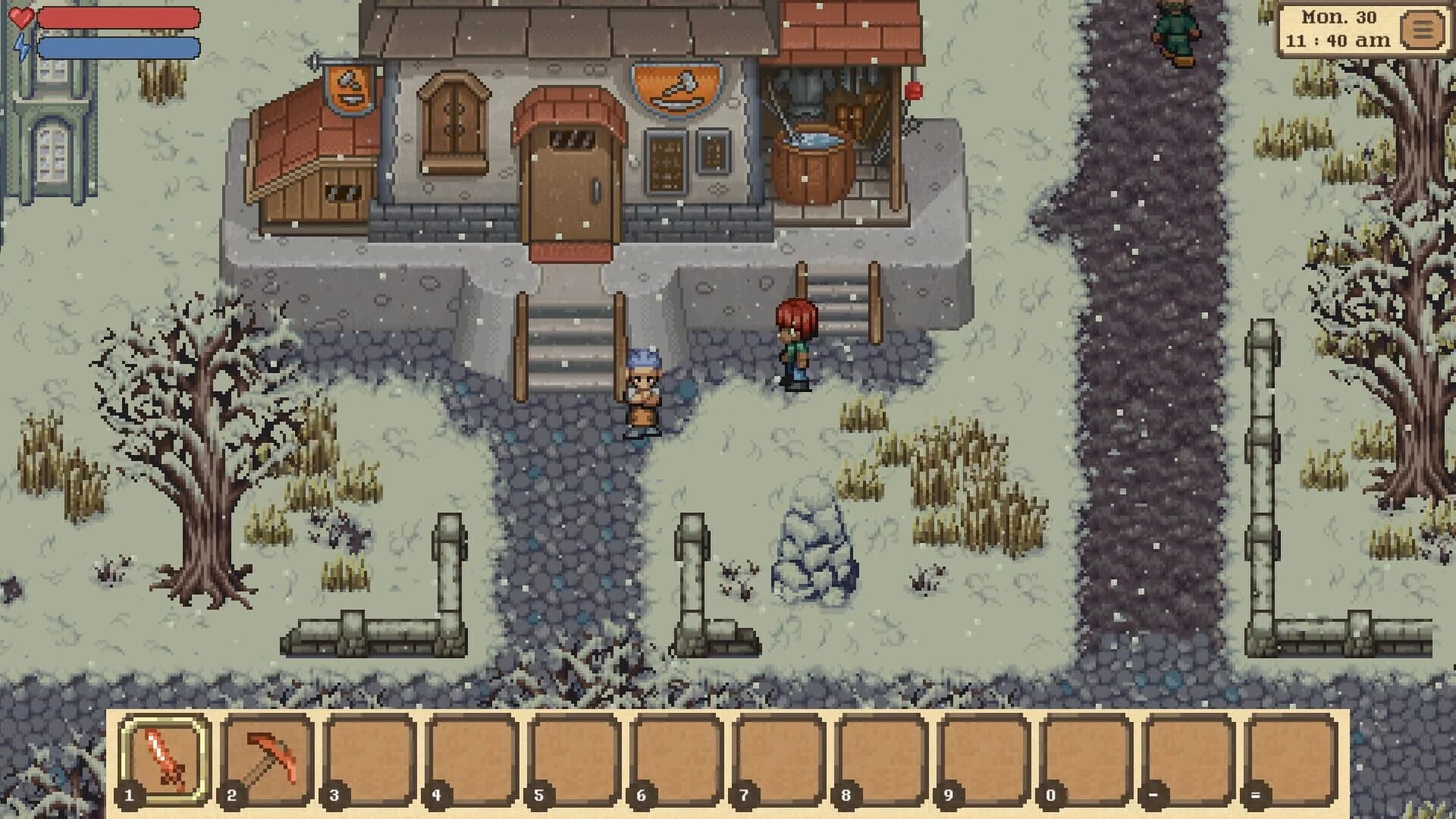Click the hanging blacksmith hammer shop sign
The height and width of the screenshot is (819, 1456).
[350, 89]
